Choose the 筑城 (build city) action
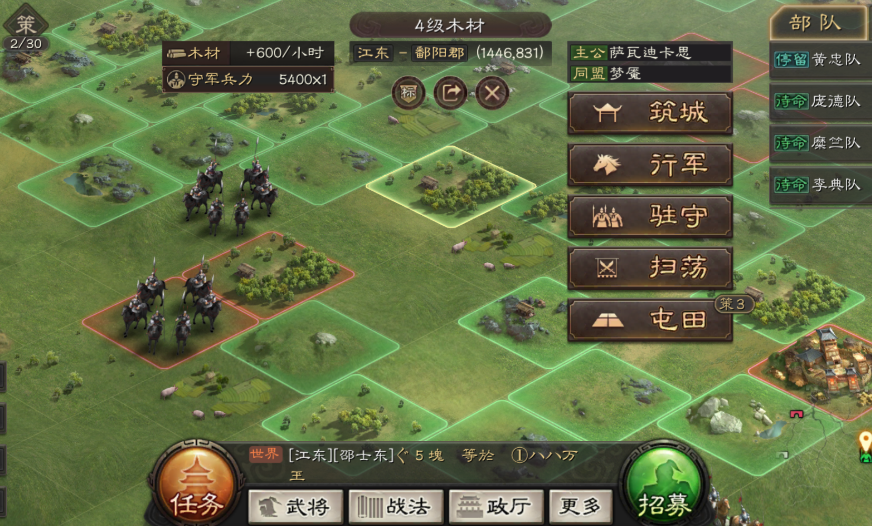The height and width of the screenshot is (526, 872). (x=650, y=113)
